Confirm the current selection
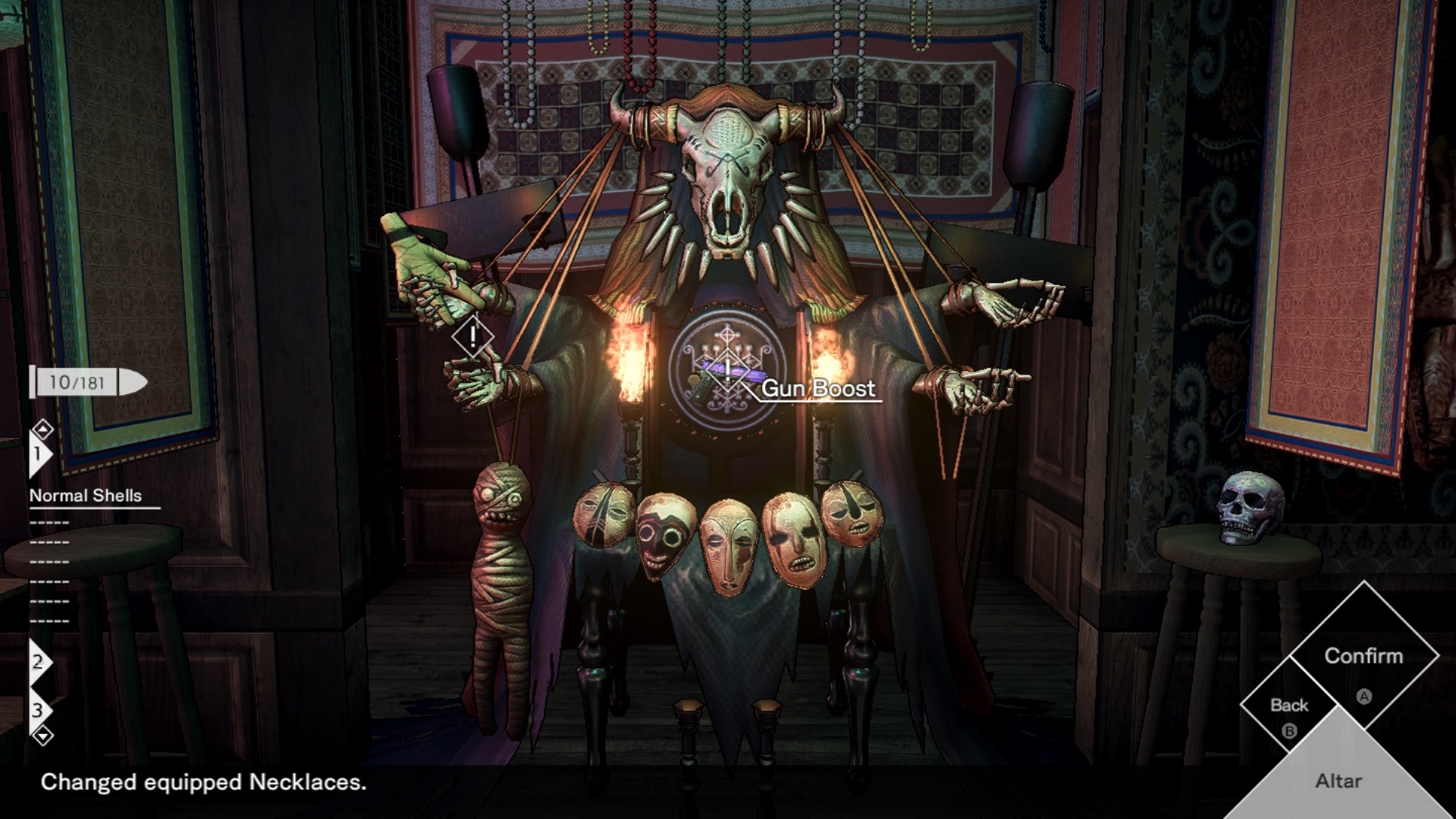Screen dimensions: 1456x819 pos(1363,657)
